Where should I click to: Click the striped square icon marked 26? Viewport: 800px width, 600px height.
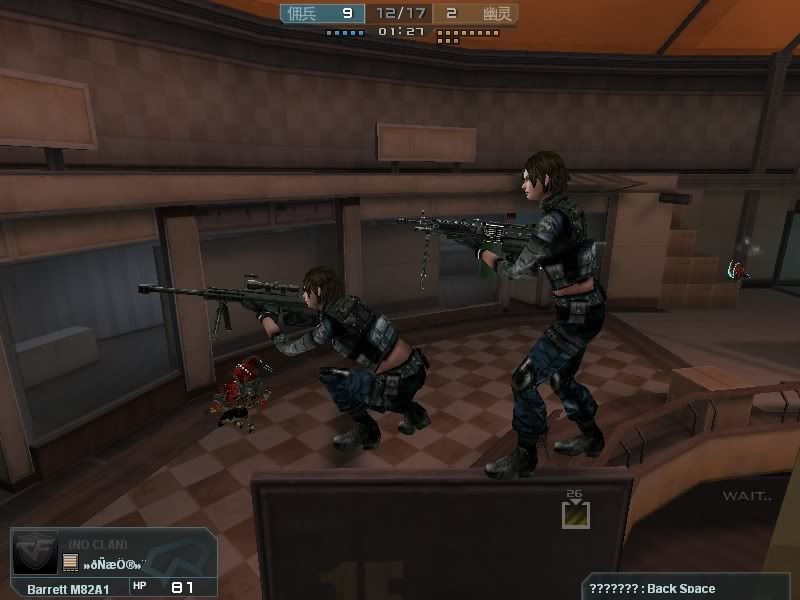[x=575, y=514]
